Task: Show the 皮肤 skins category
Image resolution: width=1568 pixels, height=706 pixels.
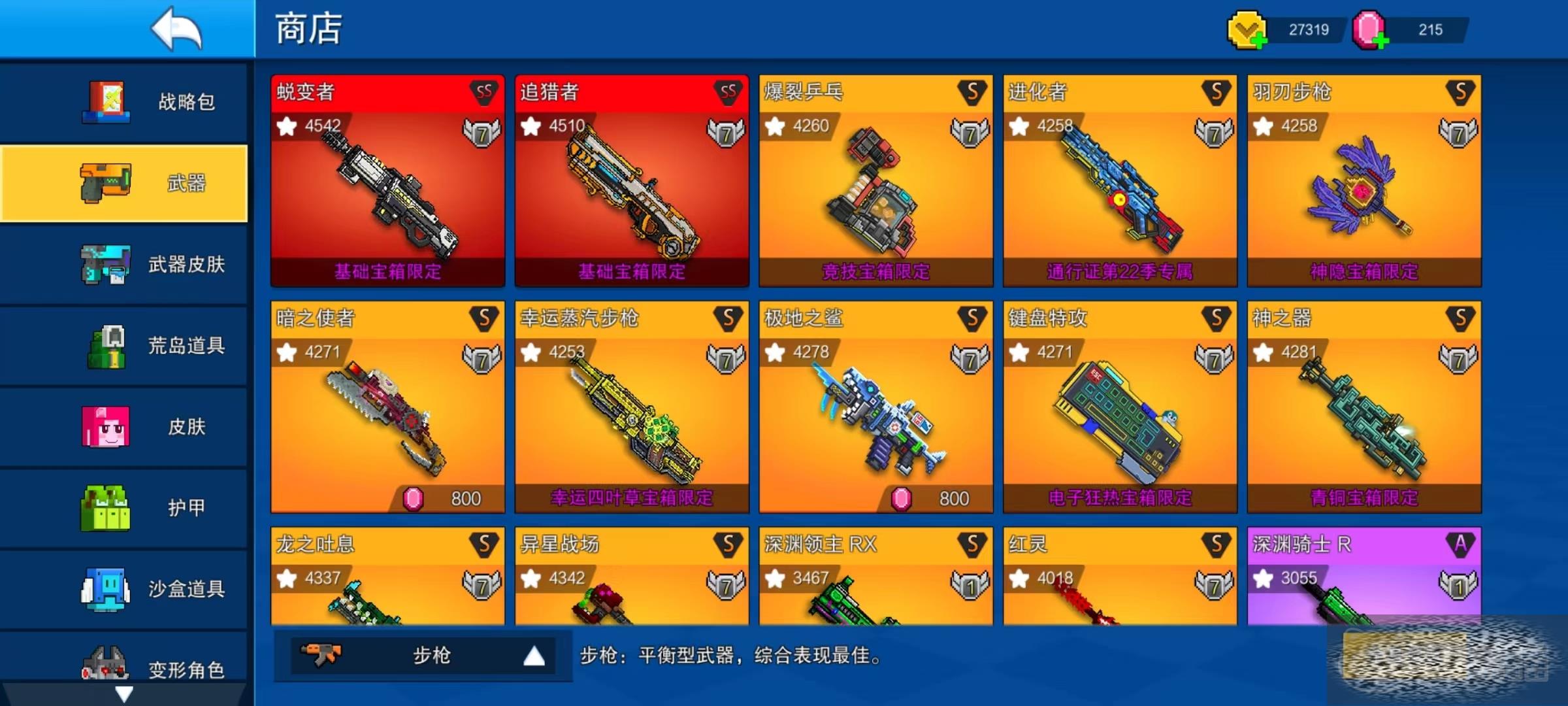Action: (x=124, y=426)
